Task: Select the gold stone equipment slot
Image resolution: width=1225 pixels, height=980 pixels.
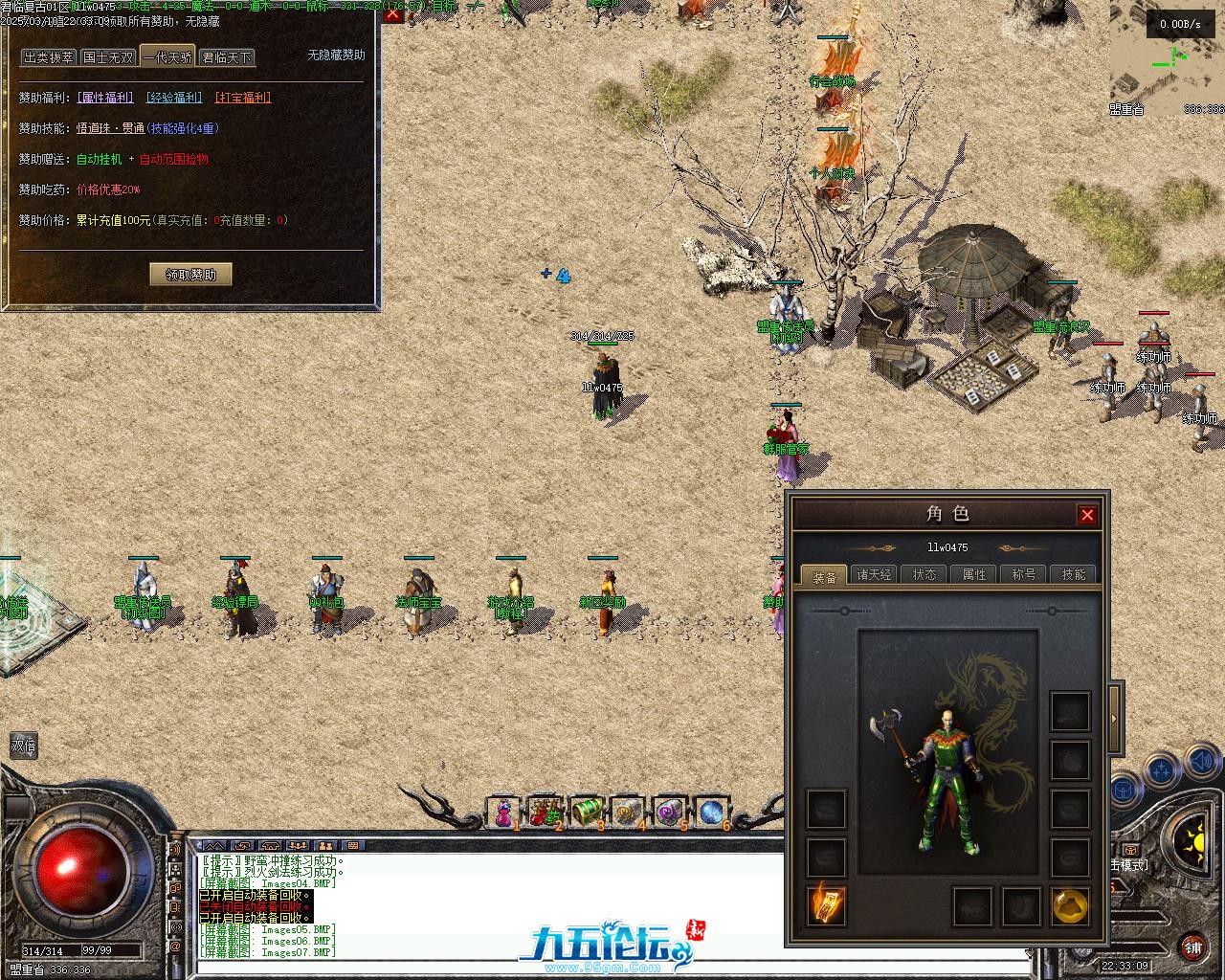Action: pos(1070,905)
